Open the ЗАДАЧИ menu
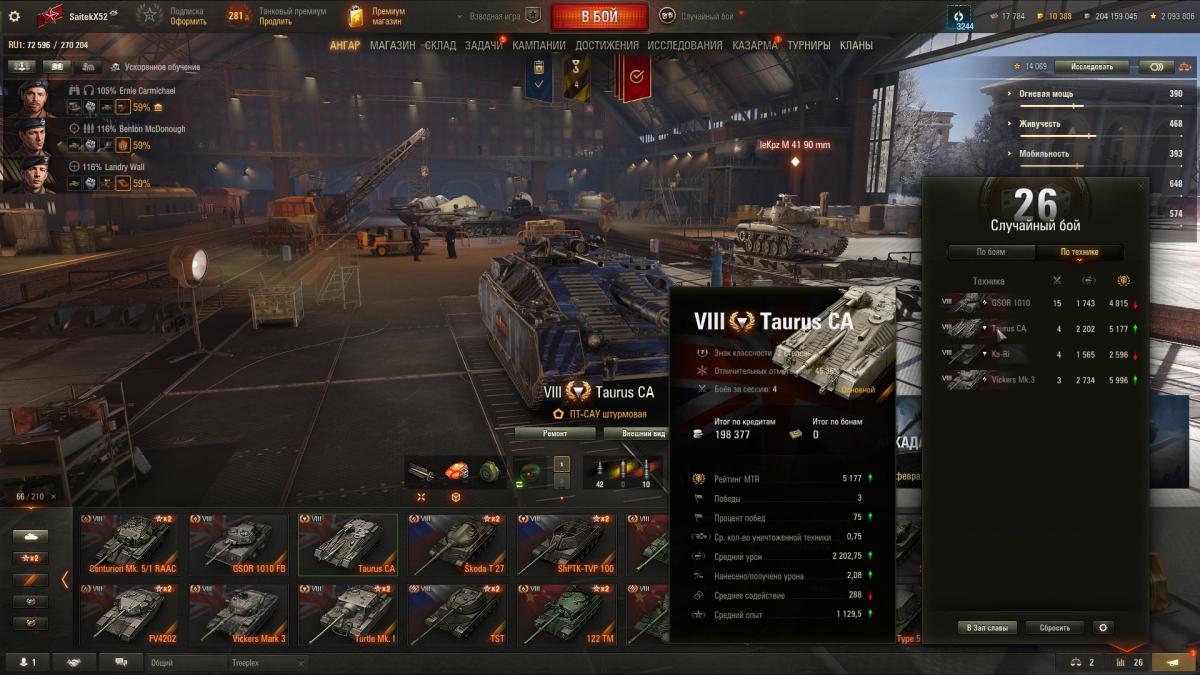Image resolution: width=1200 pixels, height=675 pixels. click(x=484, y=45)
